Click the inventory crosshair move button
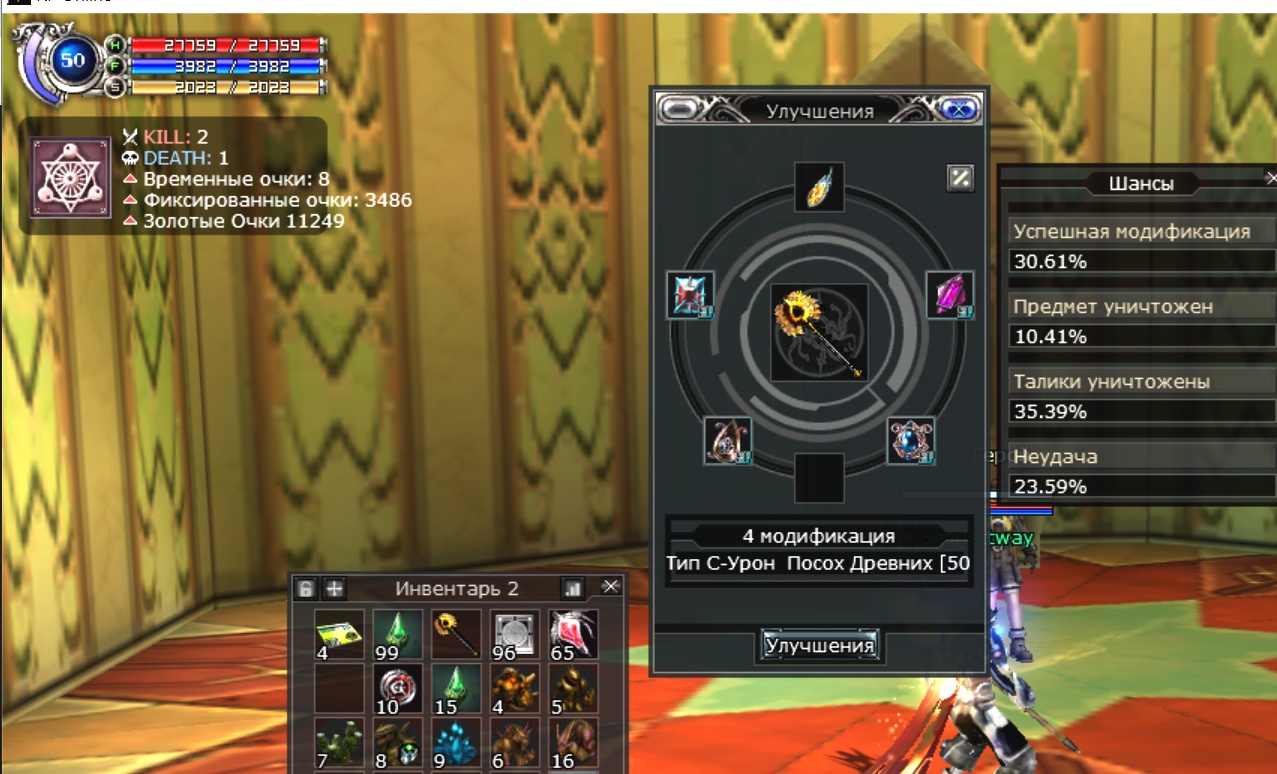This screenshot has width=1277, height=774. [x=334, y=588]
